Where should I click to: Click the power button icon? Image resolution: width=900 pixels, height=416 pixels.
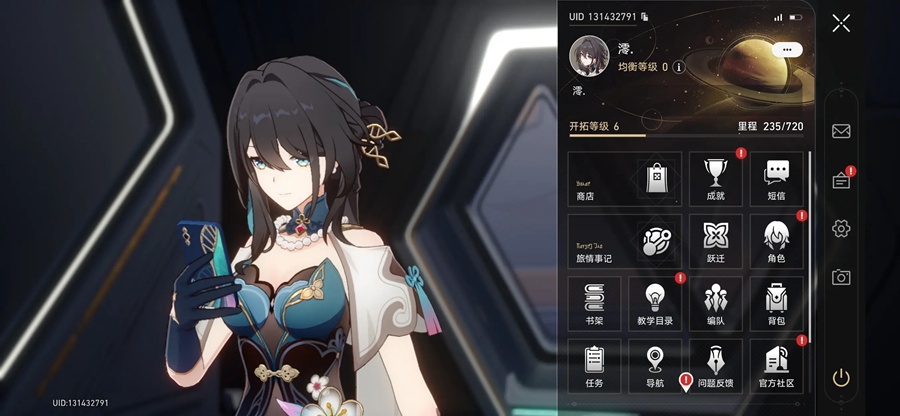(x=841, y=377)
